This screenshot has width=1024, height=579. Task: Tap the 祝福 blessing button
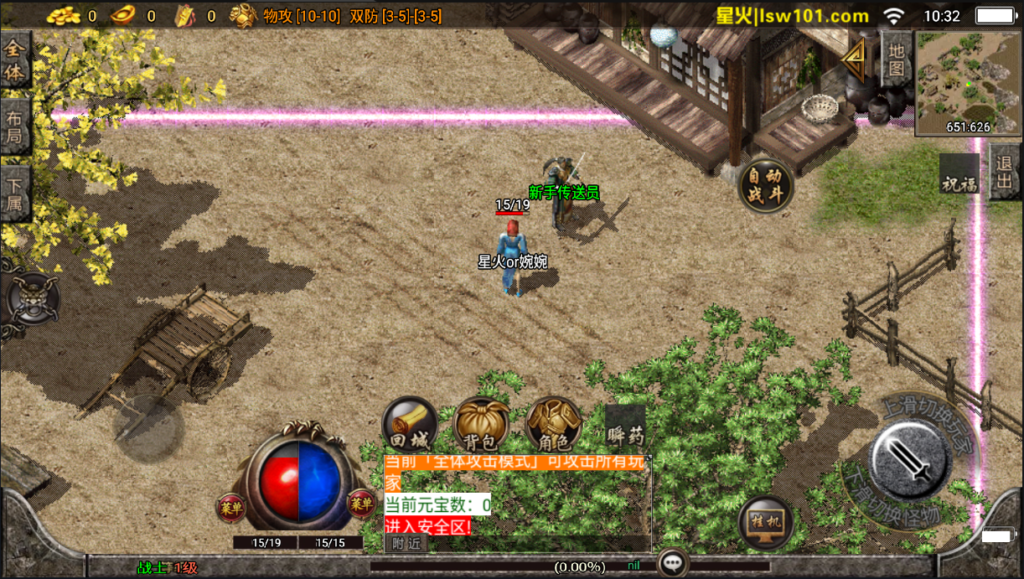coord(958,176)
